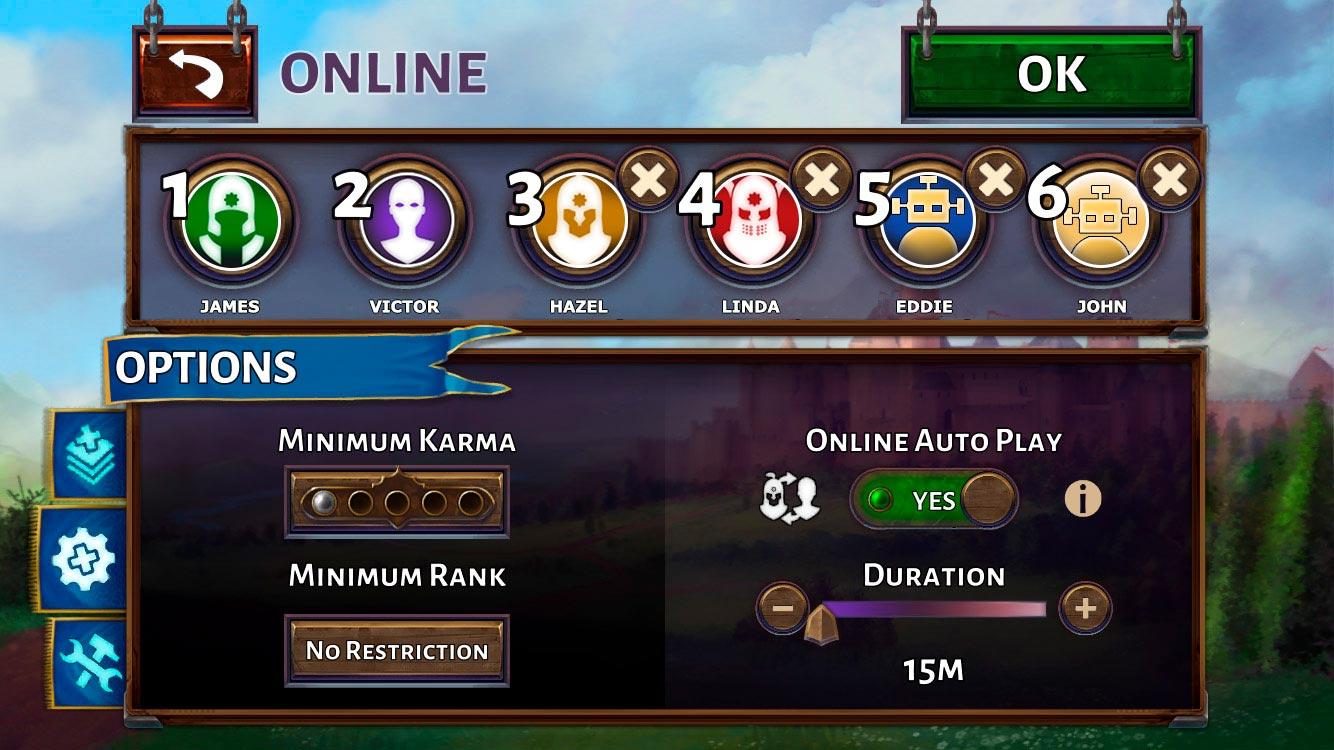This screenshot has height=750, width=1334.
Task: Open the stacked tiles side tab
Action: pyautogui.click(x=88, y=453)
